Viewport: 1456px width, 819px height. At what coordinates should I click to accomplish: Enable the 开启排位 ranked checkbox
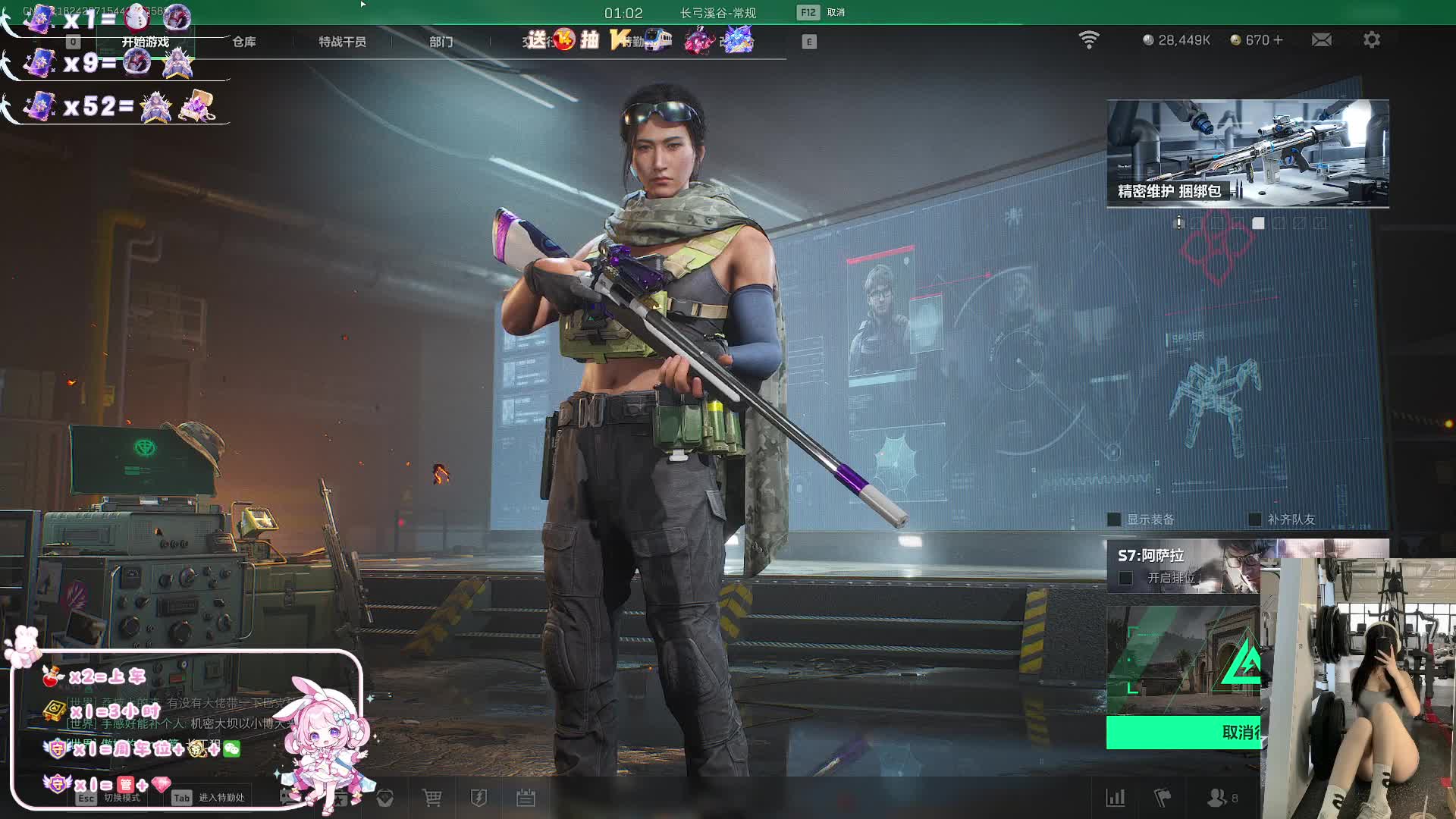(1126, 579)
